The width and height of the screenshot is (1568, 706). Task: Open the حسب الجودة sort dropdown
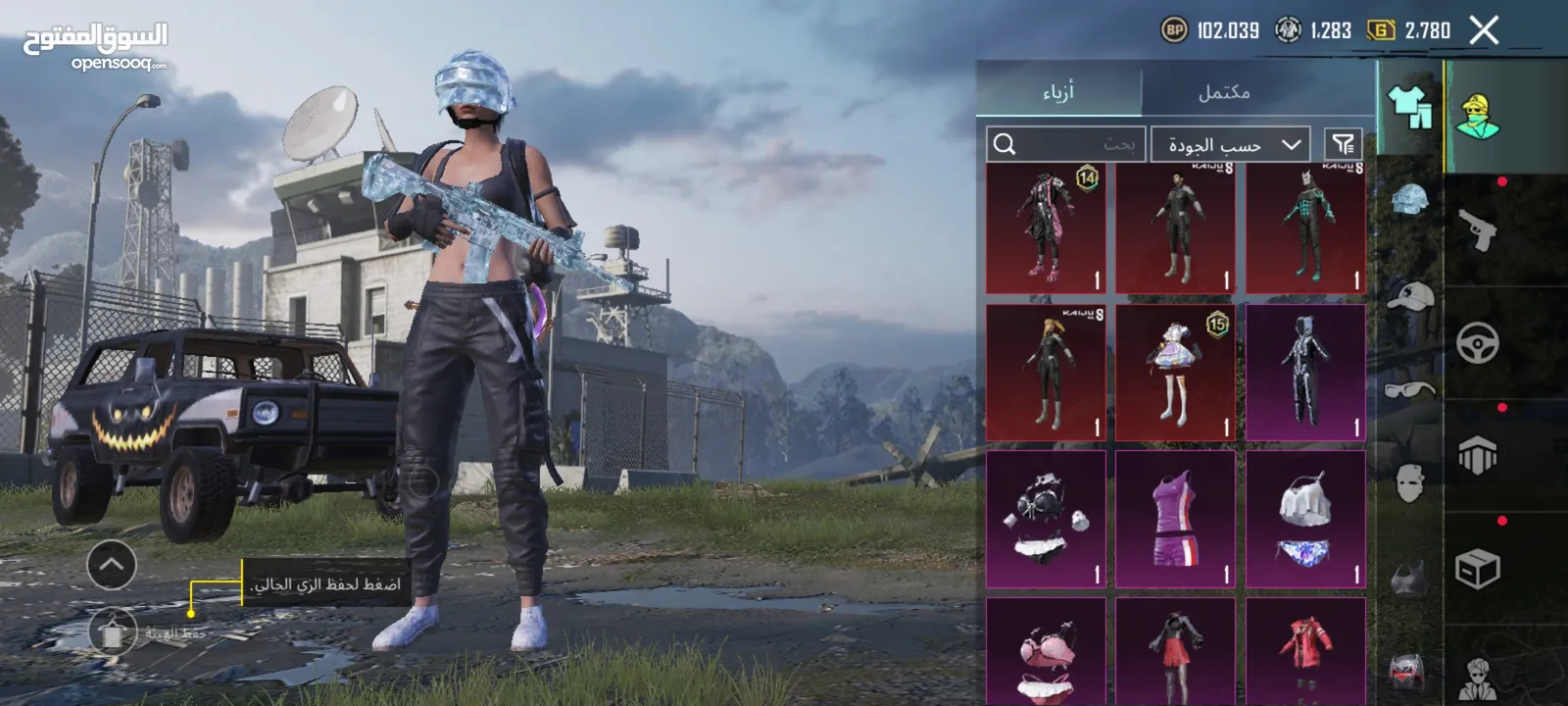coord(1231,145)
